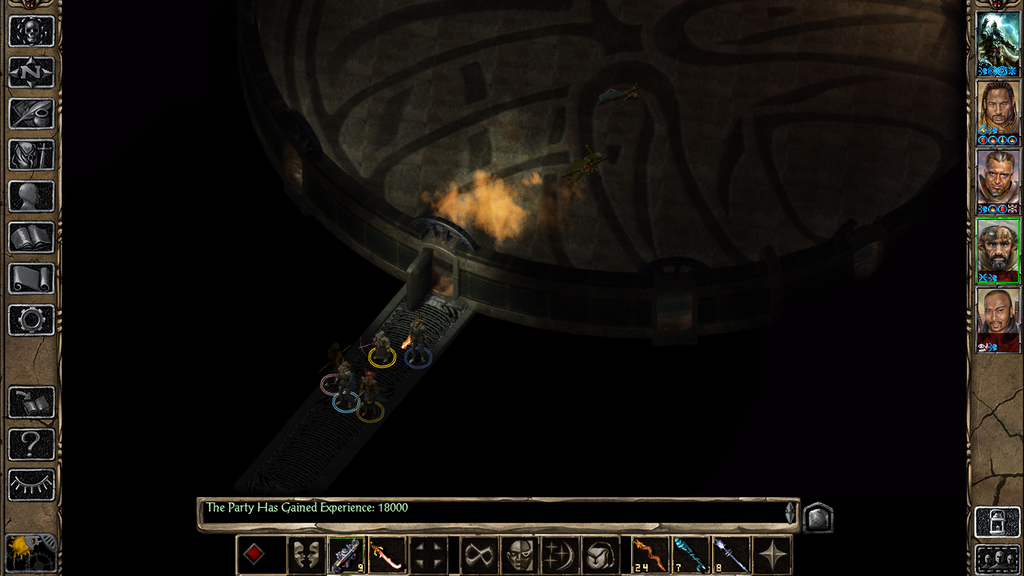Activate the twin masks talk button

tap(306, 555)
